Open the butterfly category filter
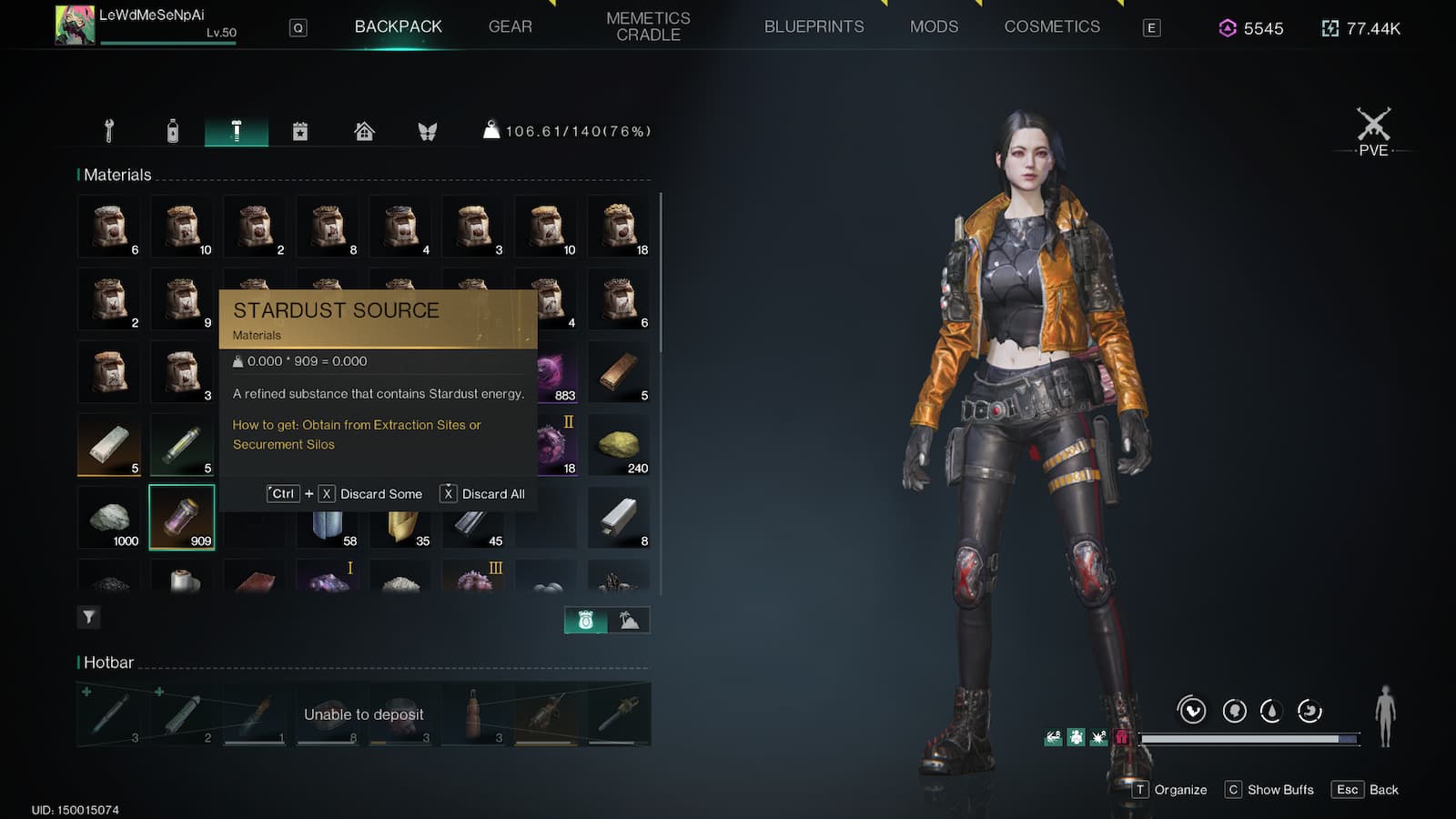The width and height of the screenshot is (1456, 819). 428,131
